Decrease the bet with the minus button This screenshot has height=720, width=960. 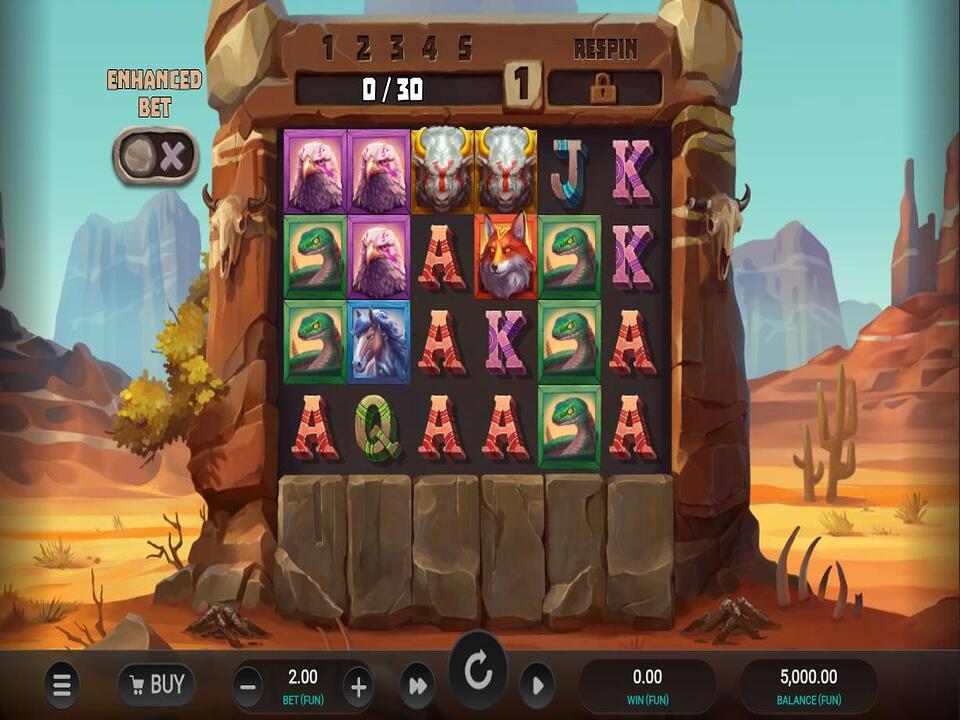point(248,686)
